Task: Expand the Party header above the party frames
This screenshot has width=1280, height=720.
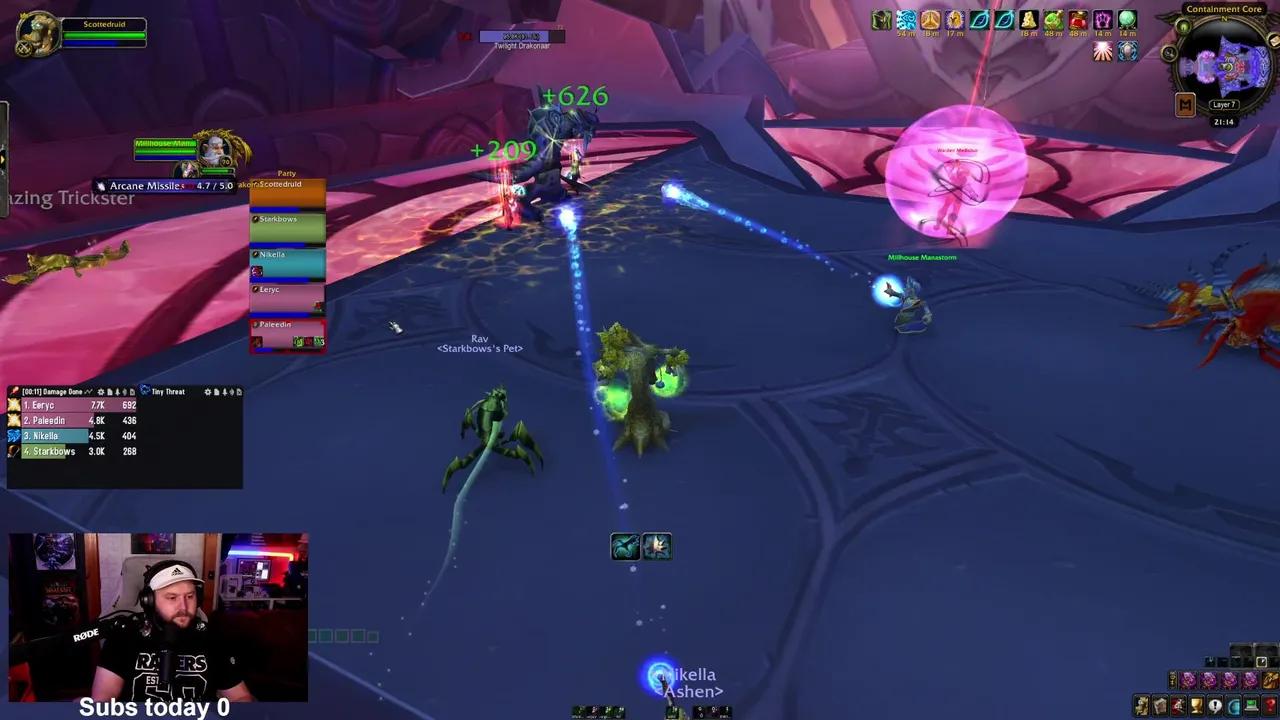Action: point(287,173)
